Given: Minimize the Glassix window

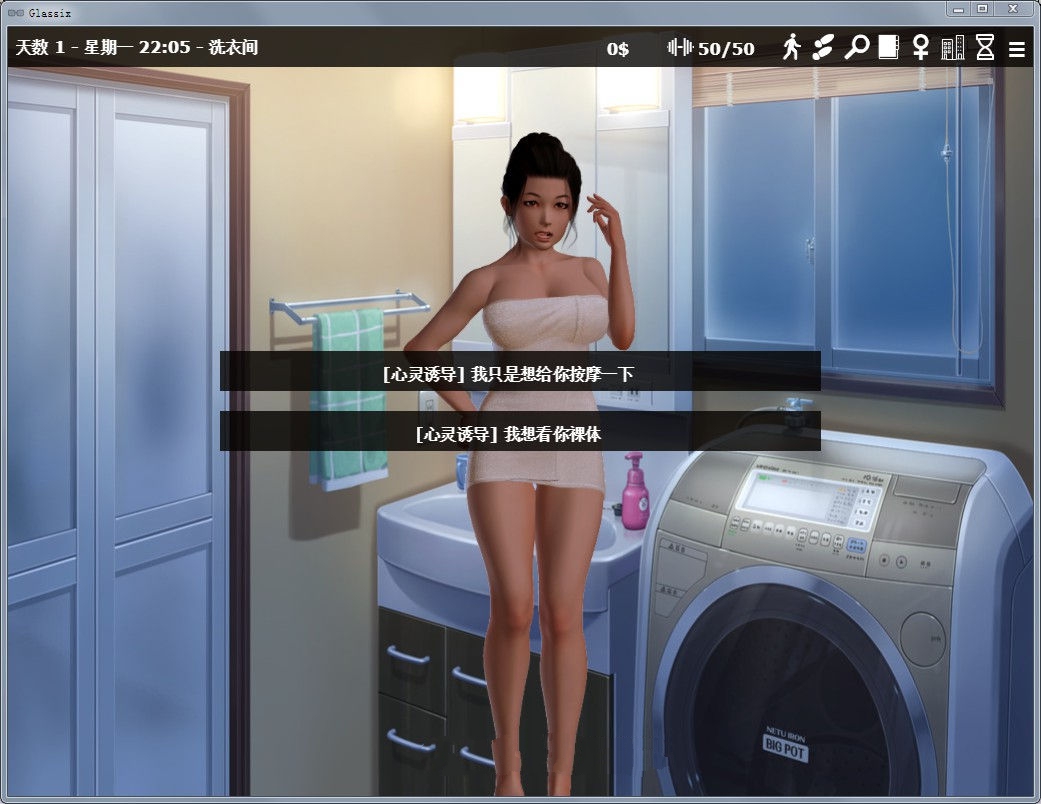Looking at the screenshot, I should (960, 9).
